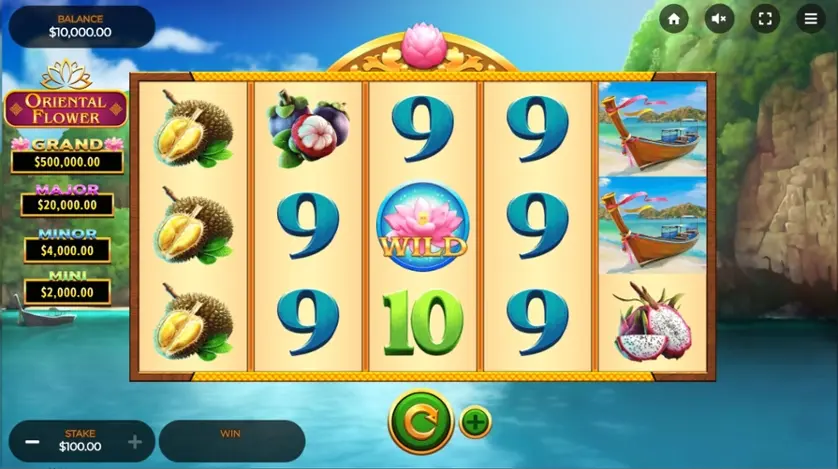838x469 pixels.
Task: Toggle the sound mute button
Action: pos(719,19)
